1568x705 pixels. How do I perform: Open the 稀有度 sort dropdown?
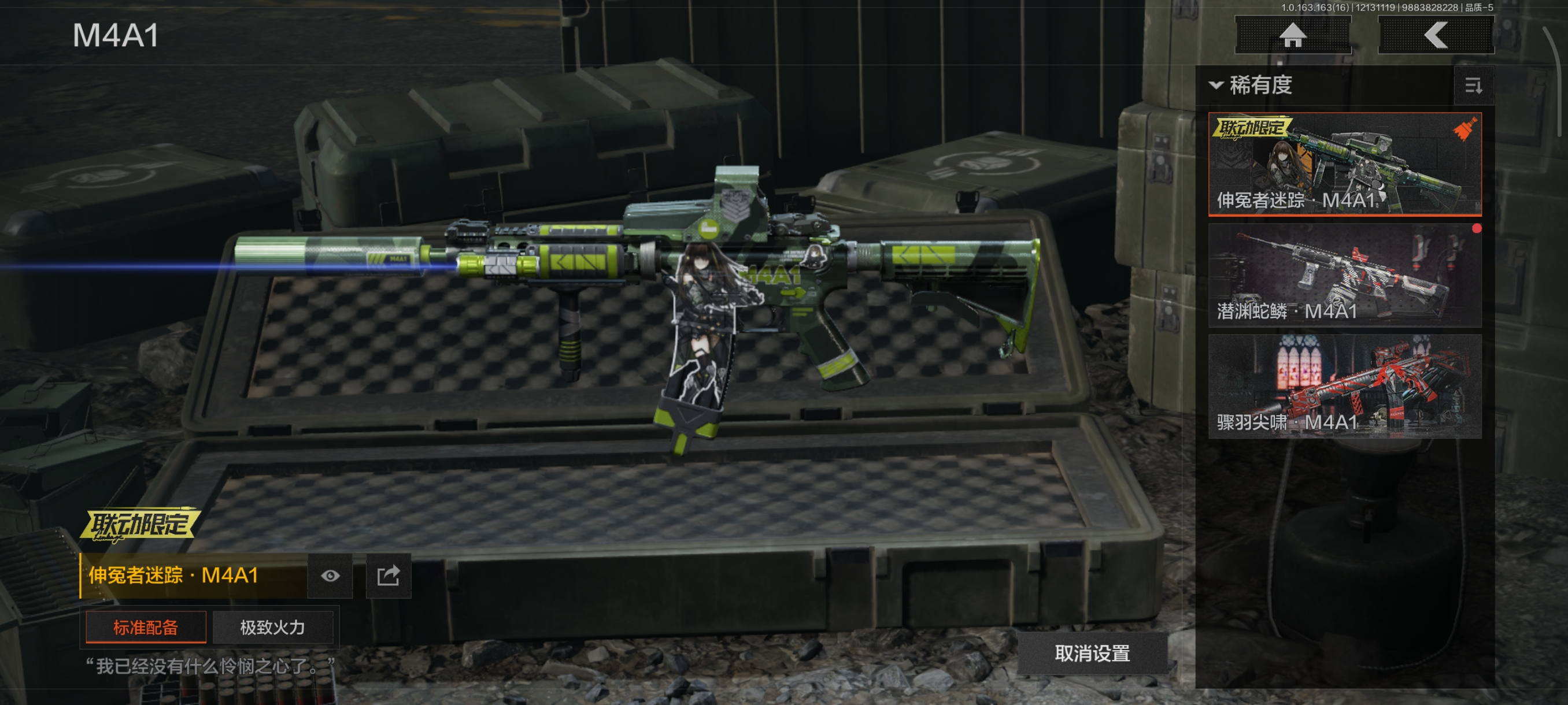point(1251,85)
